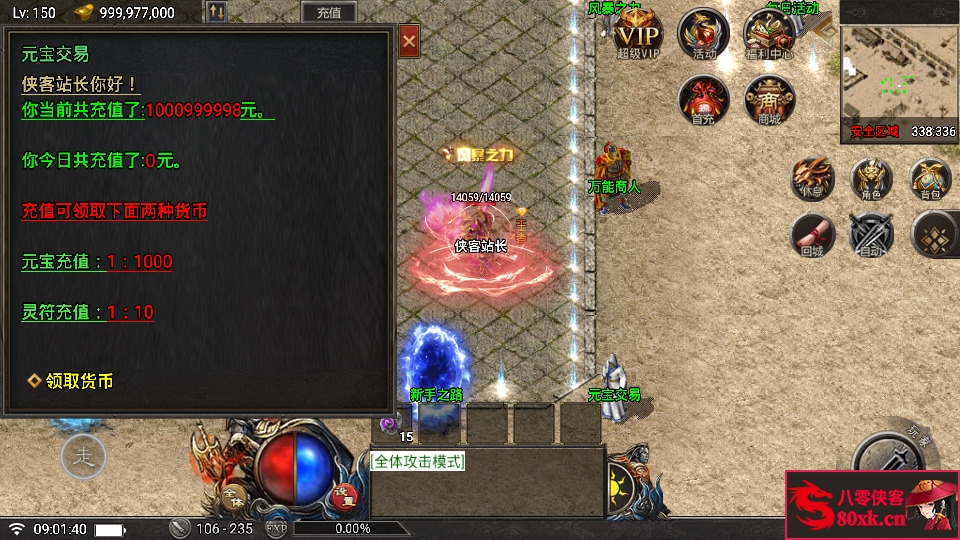This screenshot has width=960, height=540.
Task: Choose the 元宝充值 1:1000 option
Action: (97, 262)
